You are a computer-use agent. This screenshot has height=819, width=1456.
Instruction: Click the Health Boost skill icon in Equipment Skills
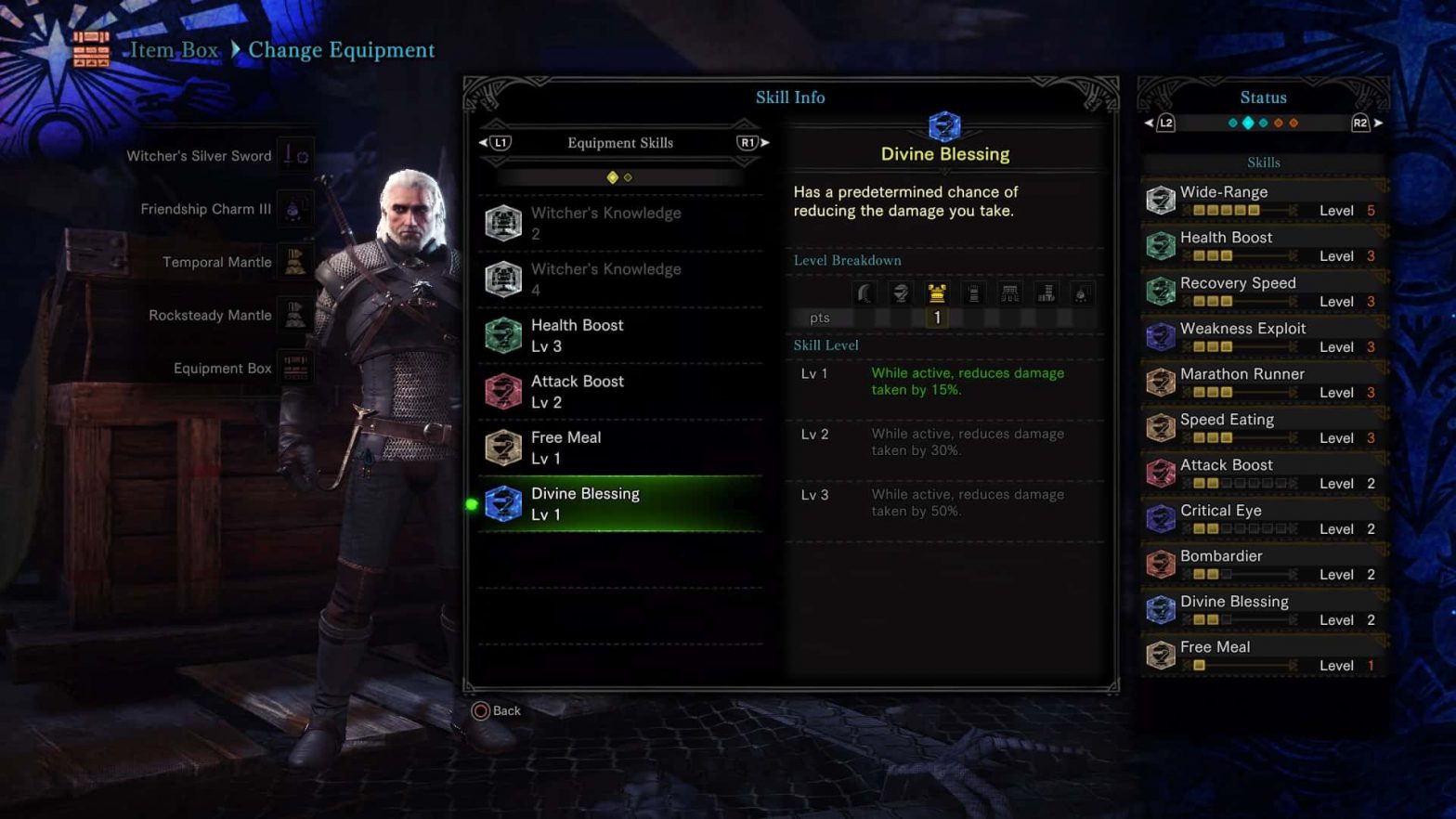click(502, 335)
